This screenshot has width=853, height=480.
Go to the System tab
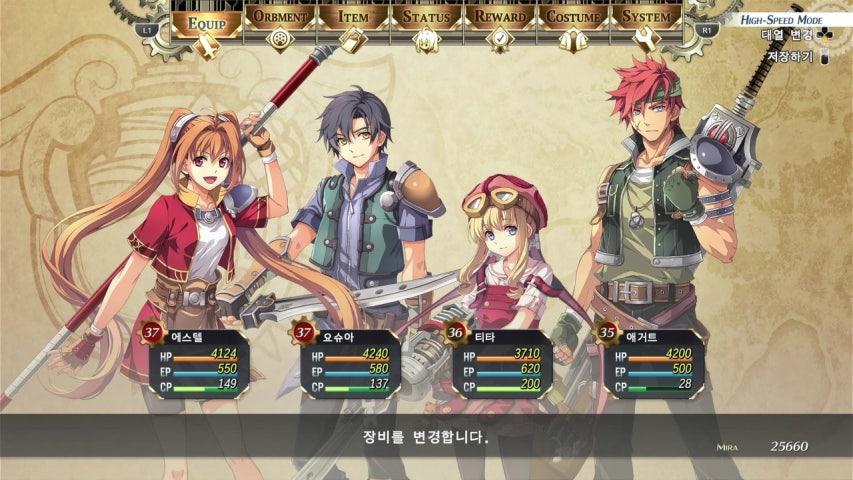(646, 18)
